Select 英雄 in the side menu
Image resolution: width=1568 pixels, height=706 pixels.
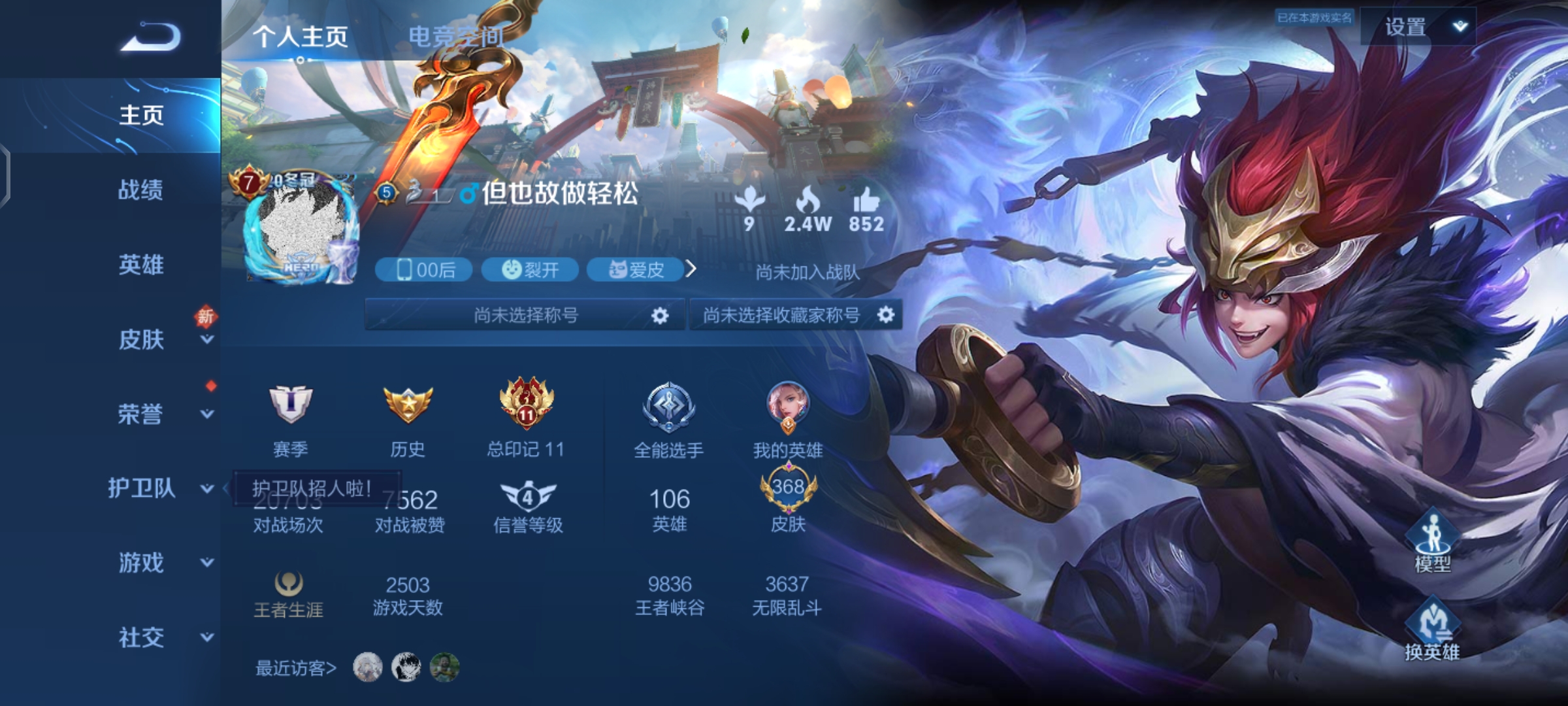tap(140, 265)
